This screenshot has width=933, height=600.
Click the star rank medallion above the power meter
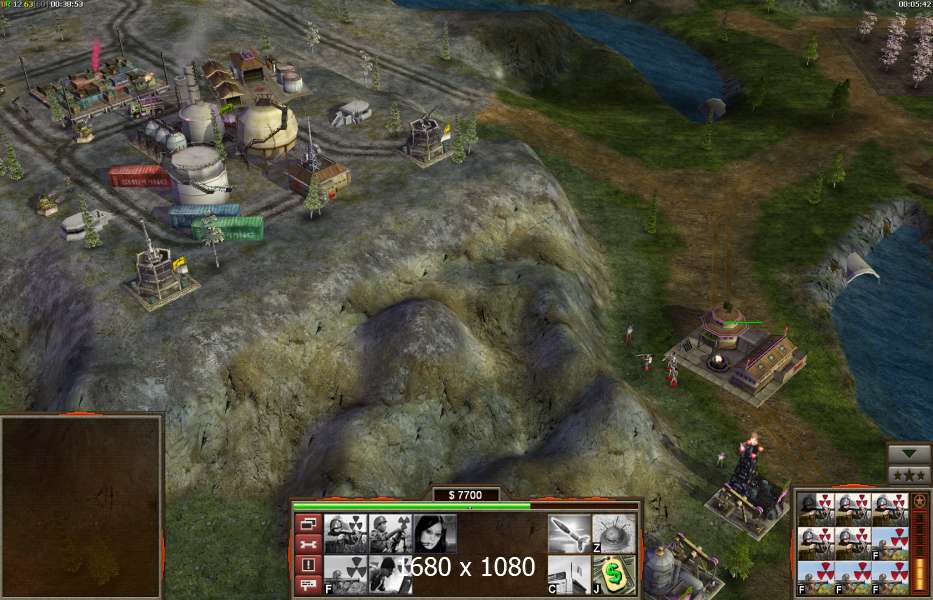[920, 500]
